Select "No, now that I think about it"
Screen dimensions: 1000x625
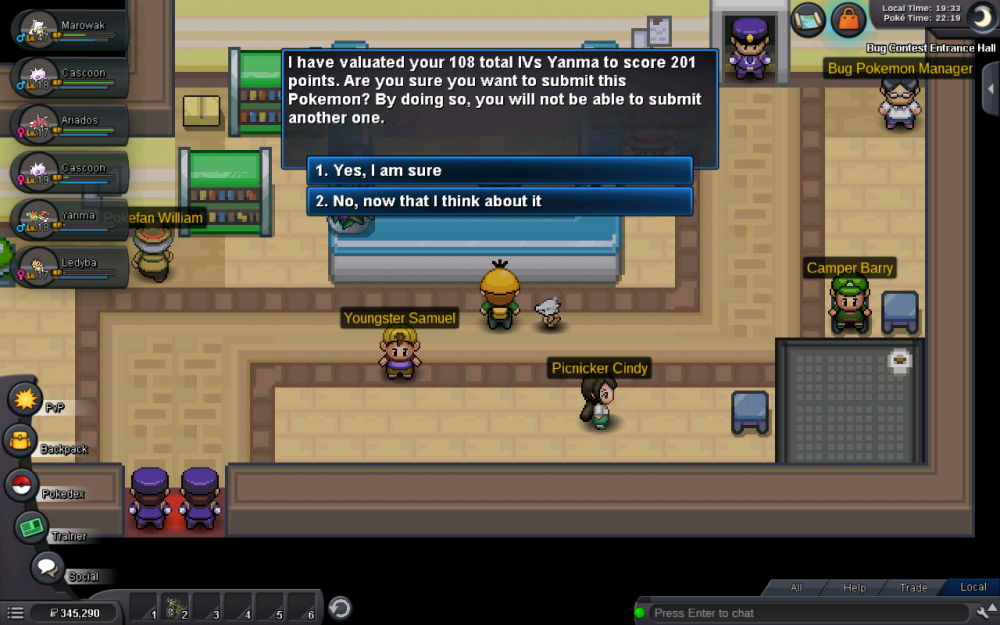click(x=499, y=201)
